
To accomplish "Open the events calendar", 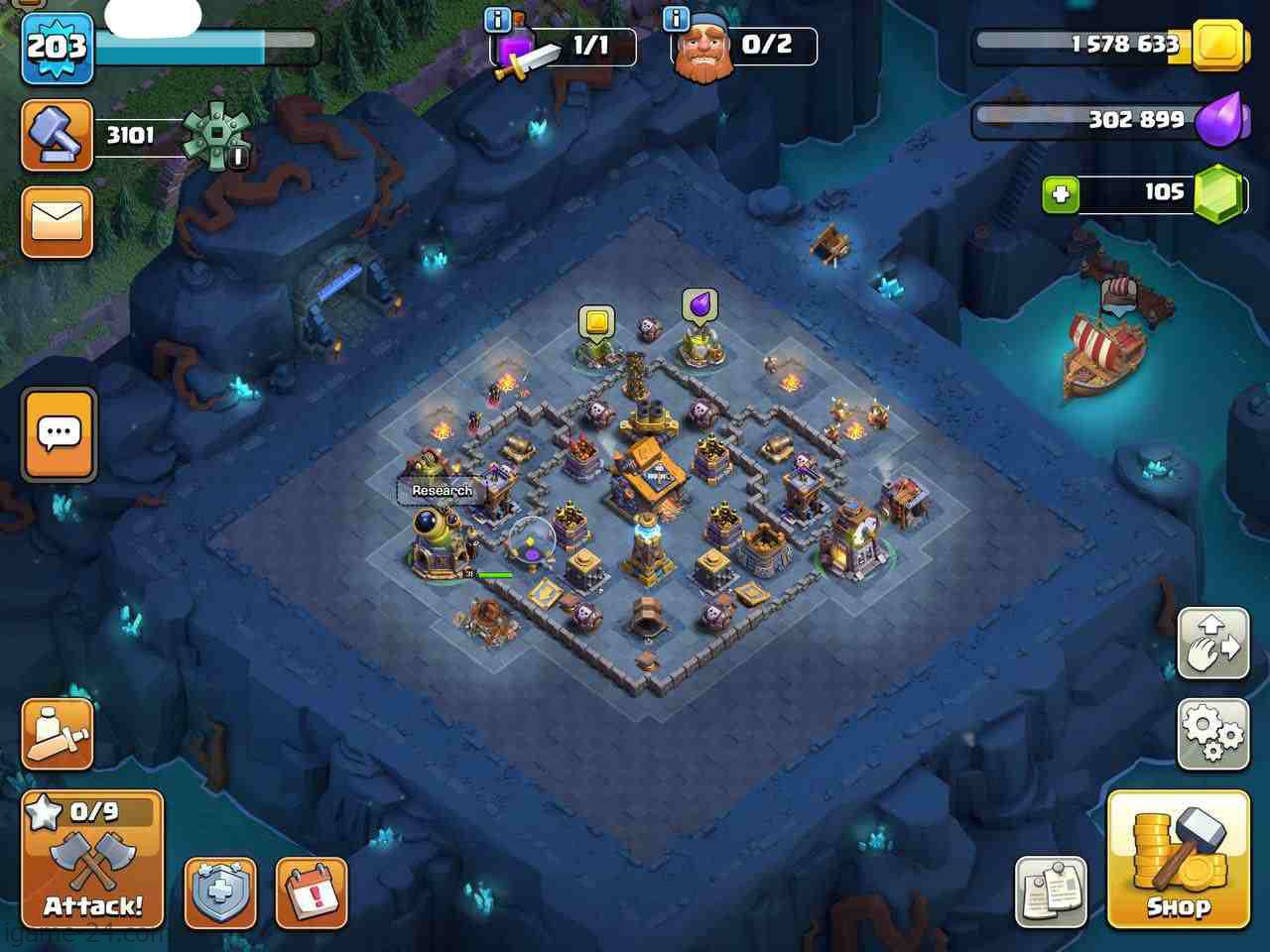I will [x=311, y=892].
